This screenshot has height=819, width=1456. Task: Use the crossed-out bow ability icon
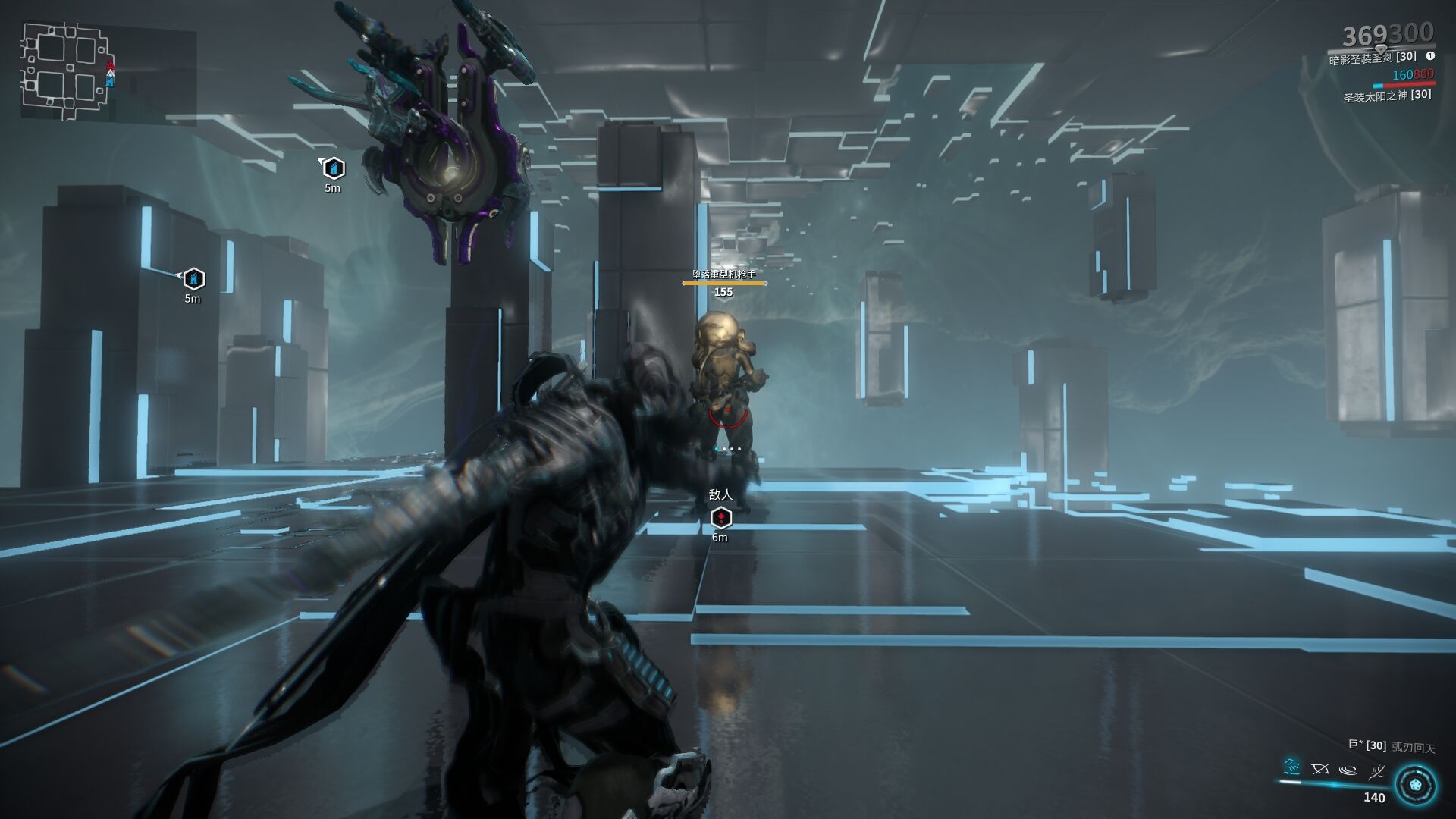1319,770
